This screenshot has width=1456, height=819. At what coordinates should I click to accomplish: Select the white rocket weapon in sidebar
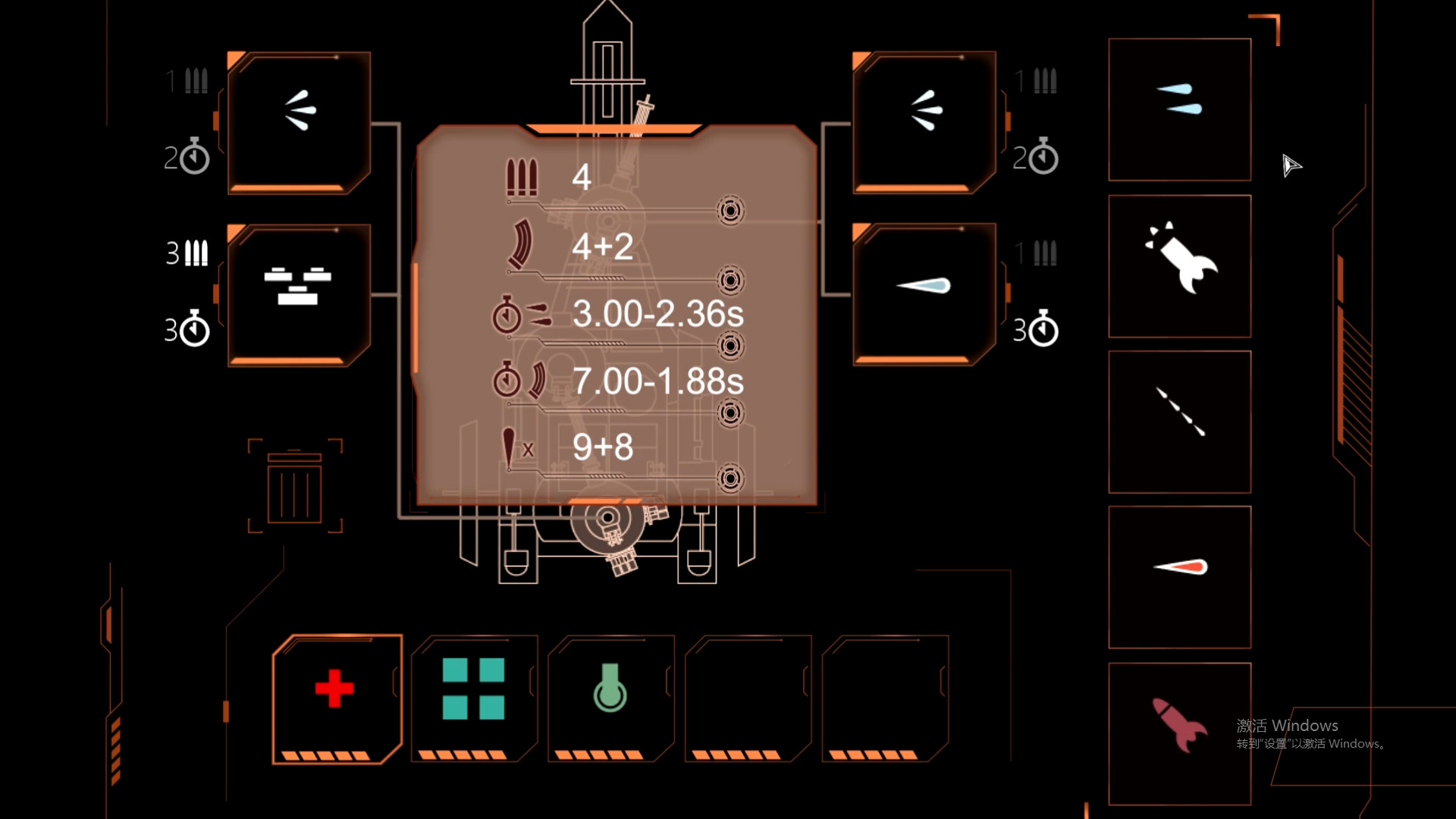(1178, 265)
